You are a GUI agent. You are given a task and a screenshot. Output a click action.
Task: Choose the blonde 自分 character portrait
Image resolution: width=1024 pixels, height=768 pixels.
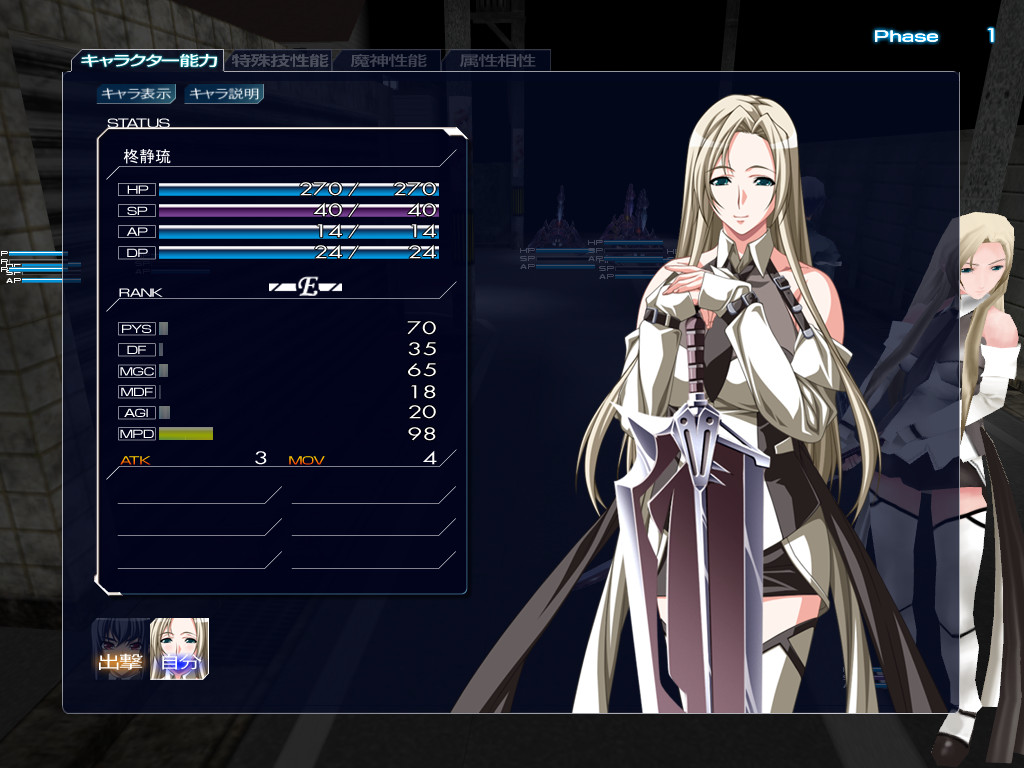coord(180,649)
